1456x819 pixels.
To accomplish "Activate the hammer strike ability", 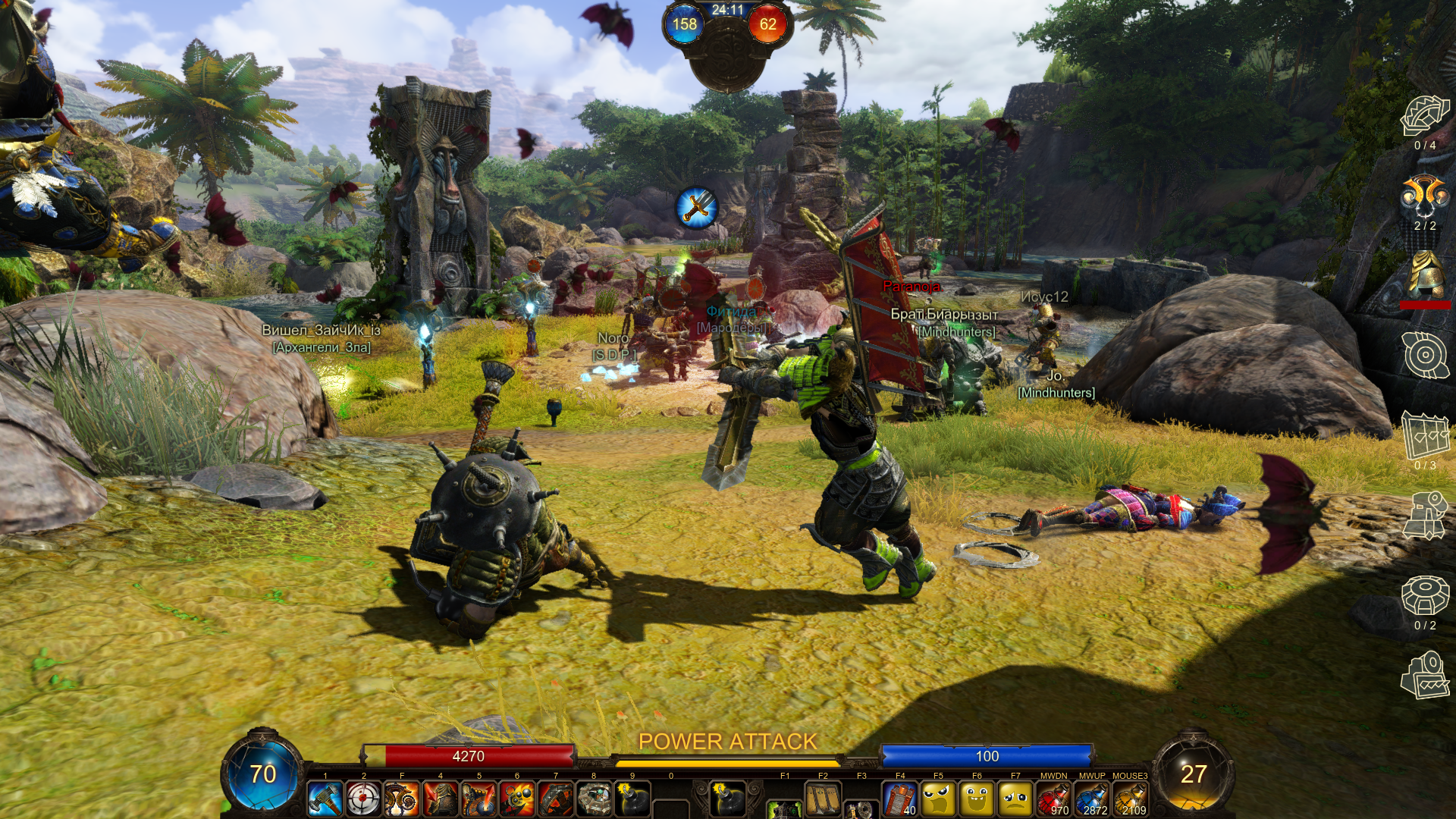I will pyautogui.click(x=325, y=799).
